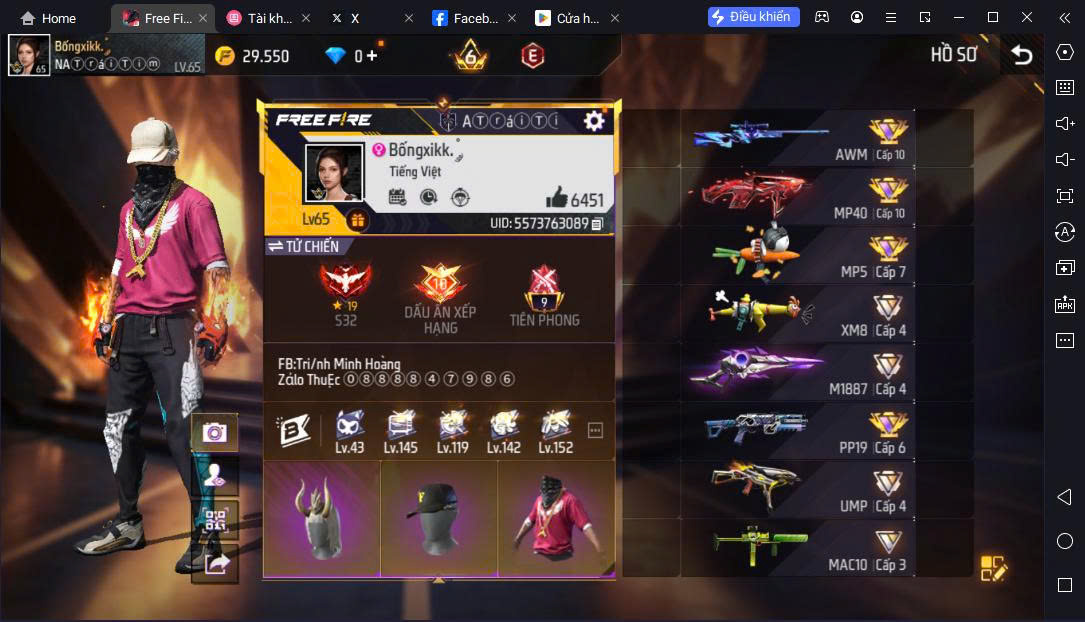Select the MP40 weapon skin row
The height and width of the screenshot is (622, 1085).
click(798, 196)
